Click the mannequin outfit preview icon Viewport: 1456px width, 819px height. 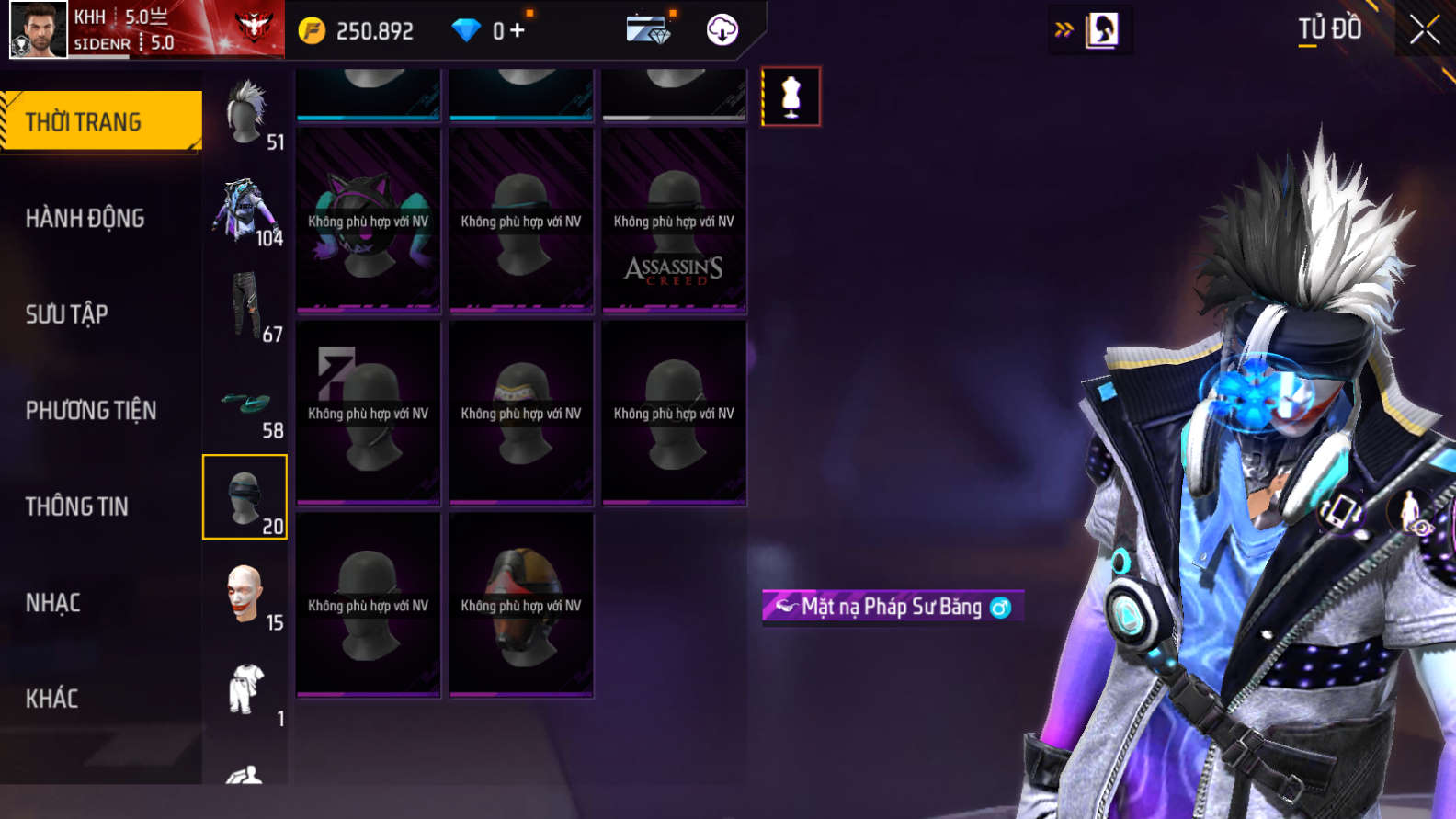pyautogui.click(x=791, y=97)
